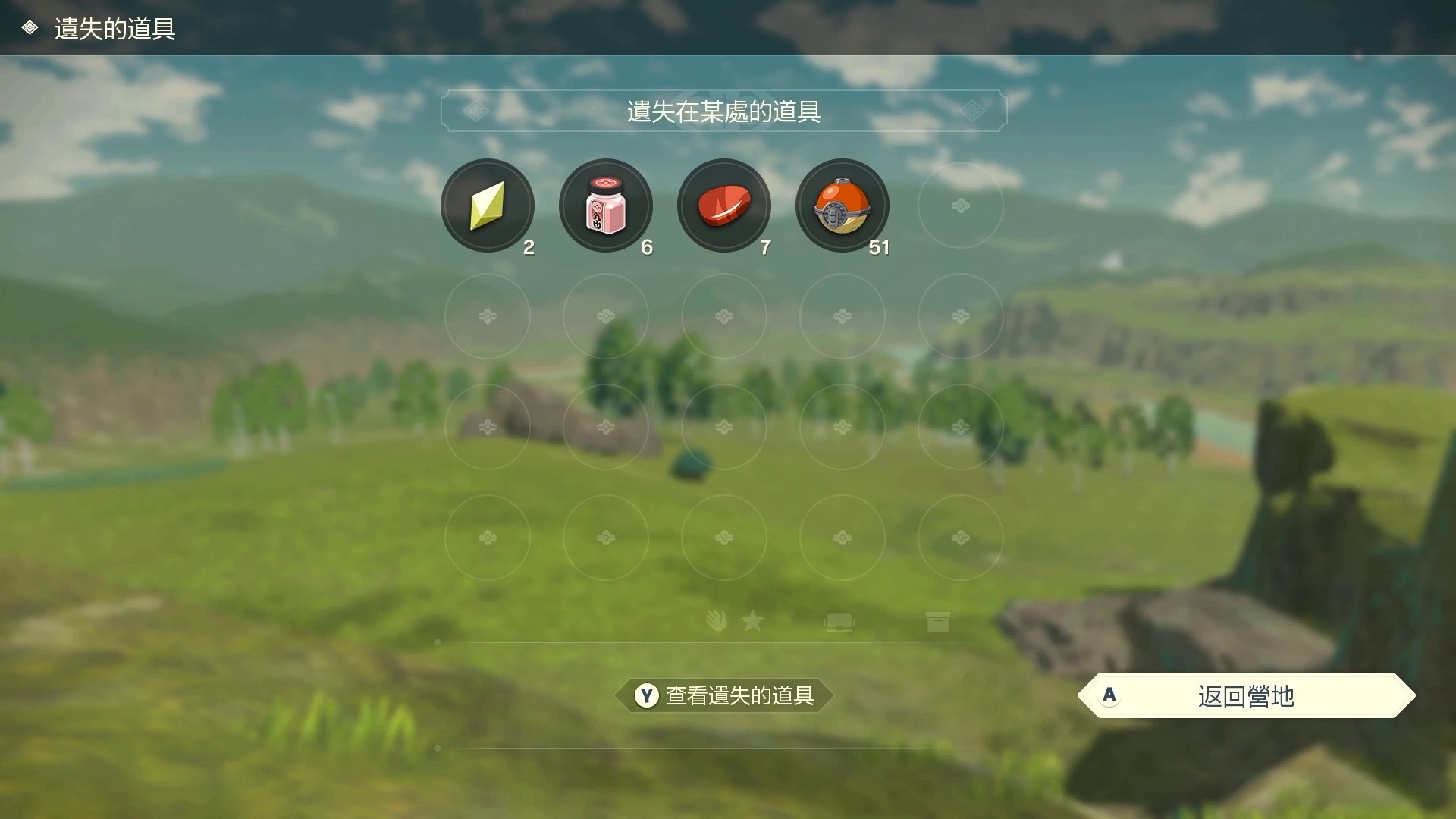Click the leftmost empty slot in the bottom row
1456x819 pixels.
[x=488, y=538]
